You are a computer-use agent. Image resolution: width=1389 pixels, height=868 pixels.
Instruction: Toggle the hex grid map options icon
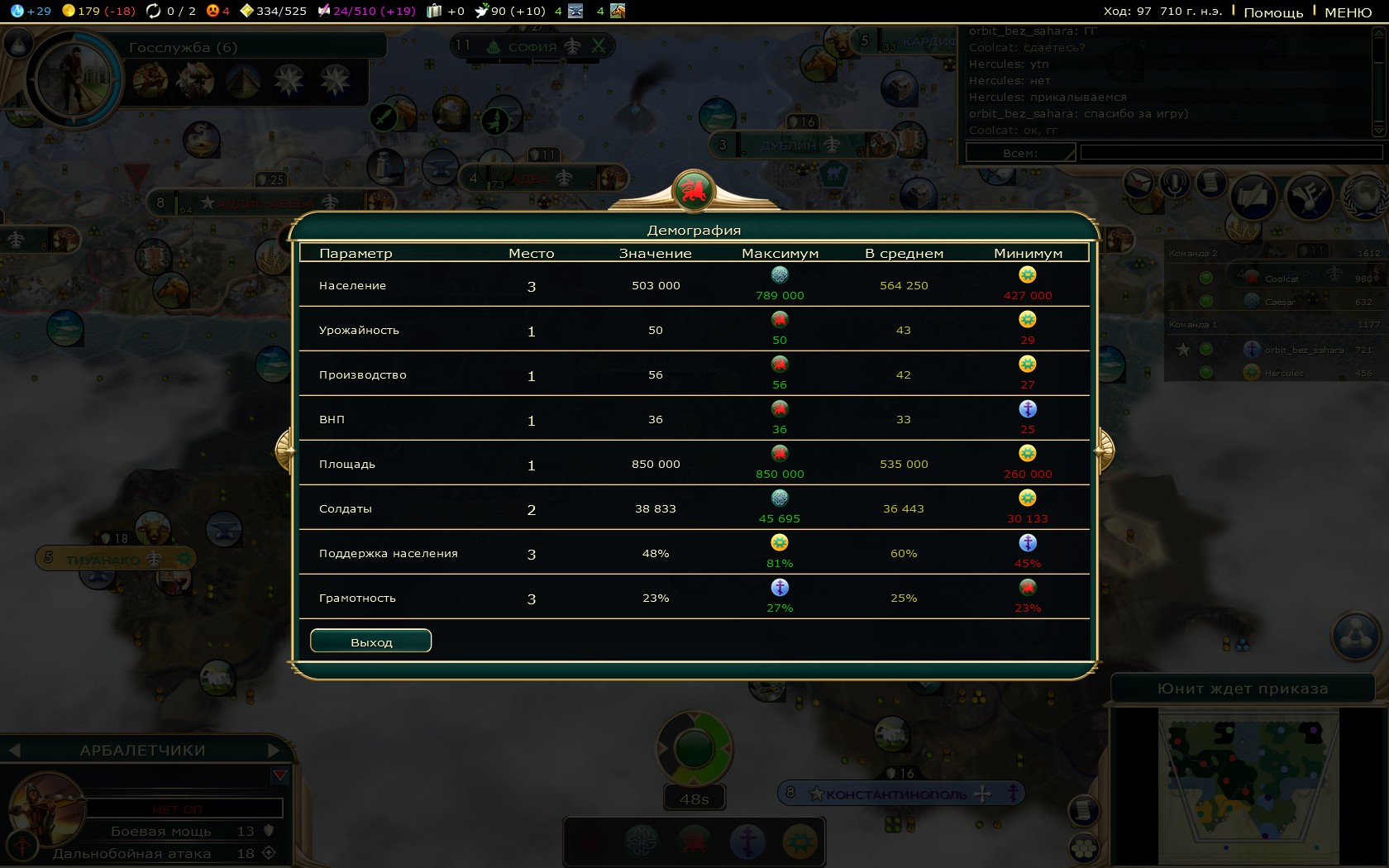pos(1084,848)
